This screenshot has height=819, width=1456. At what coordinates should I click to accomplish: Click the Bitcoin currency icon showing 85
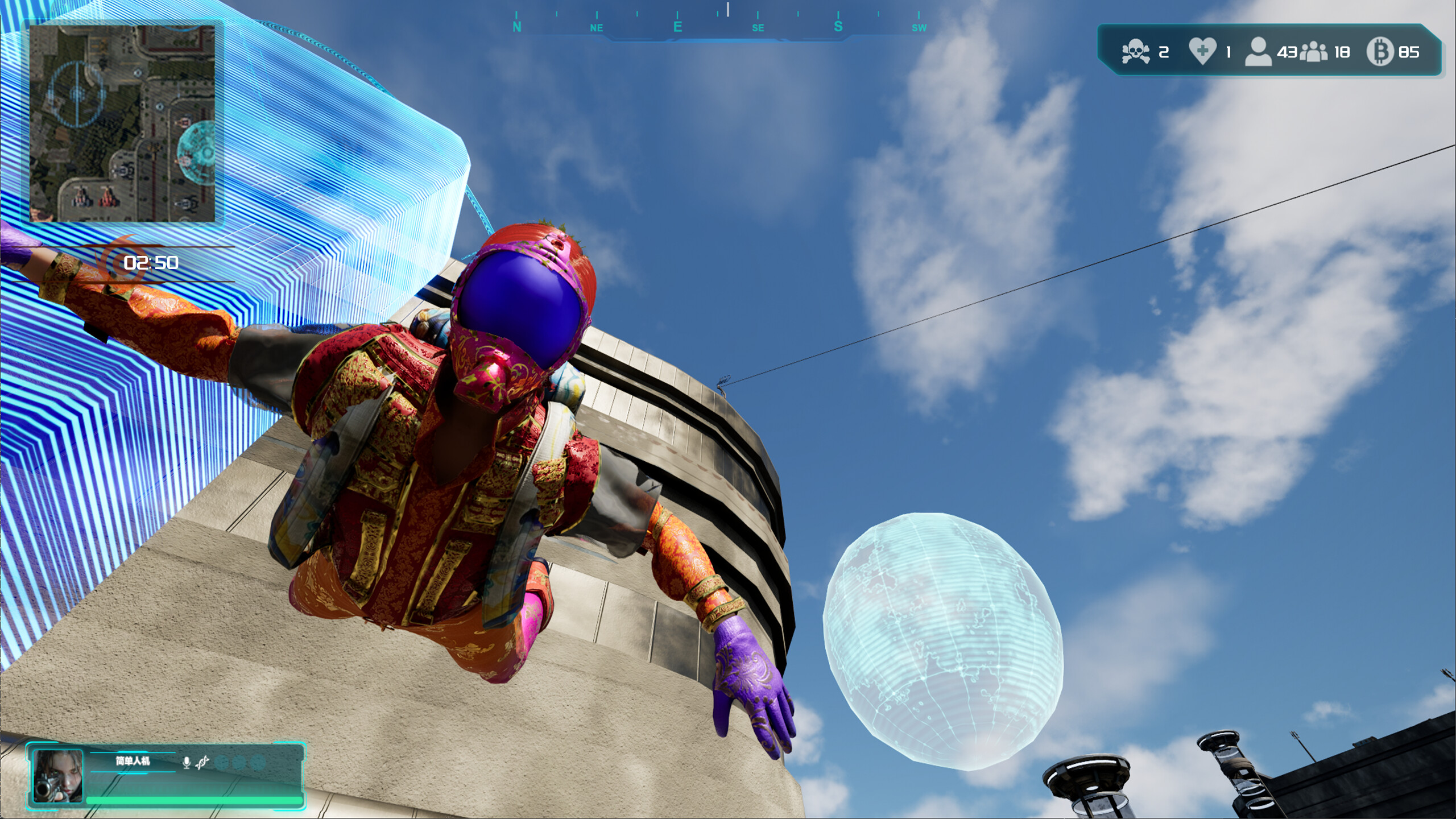pos(1379,52)
